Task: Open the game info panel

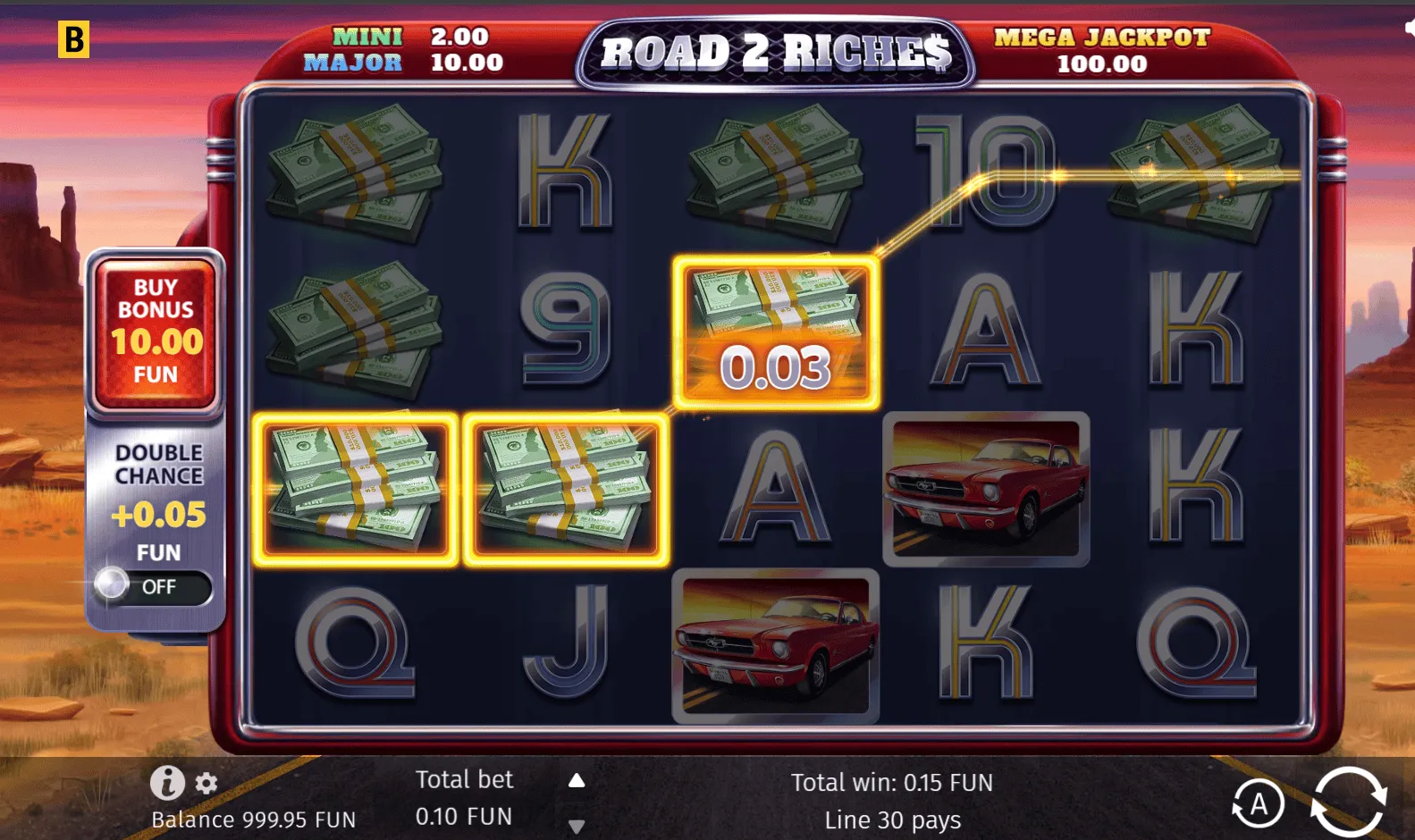Action: tap(167, 783)
